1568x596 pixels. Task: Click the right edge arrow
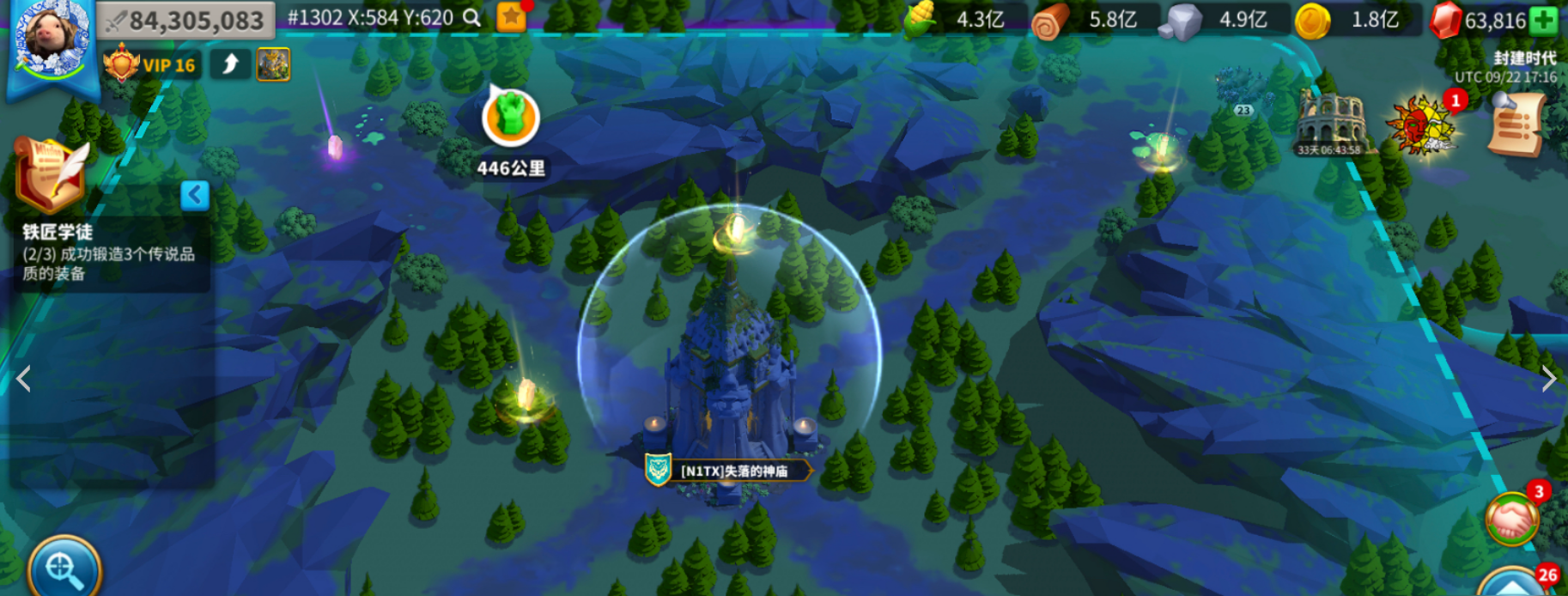1548,379
